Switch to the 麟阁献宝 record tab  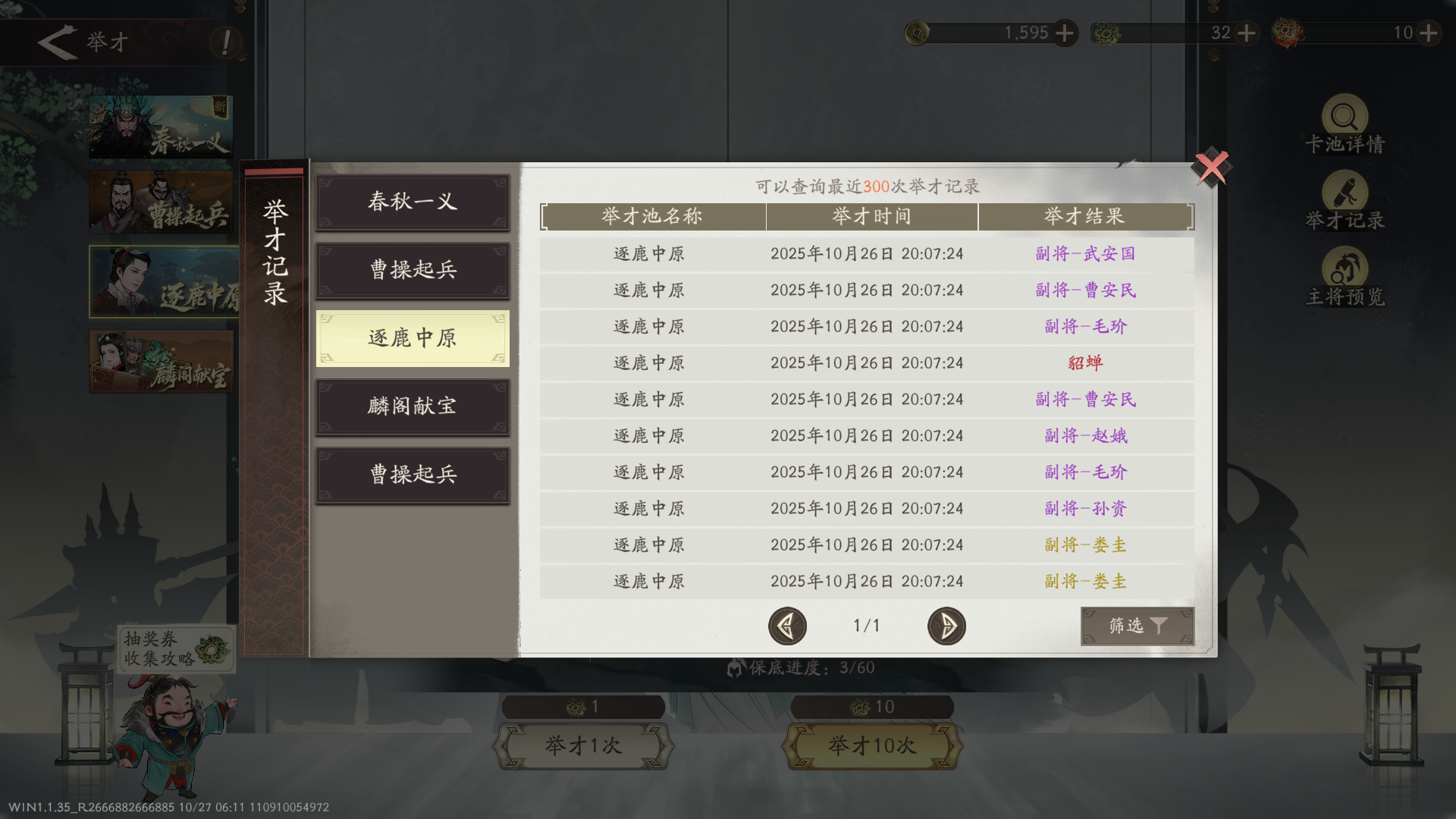tap(413, 406)
